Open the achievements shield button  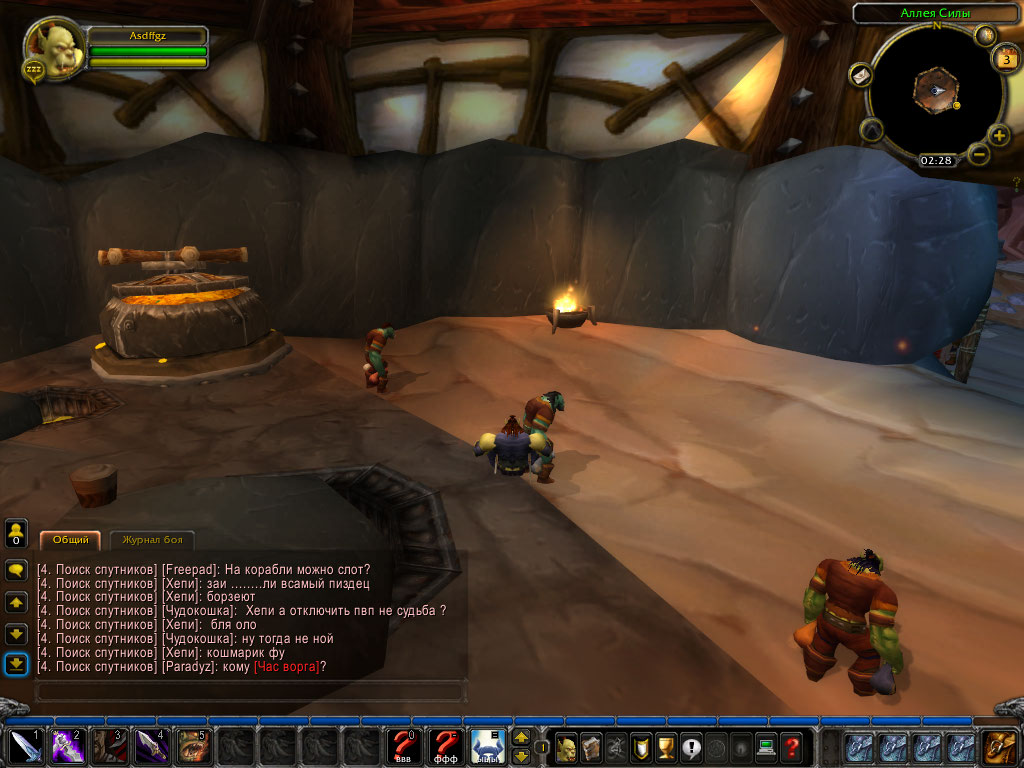coord(642,747)
